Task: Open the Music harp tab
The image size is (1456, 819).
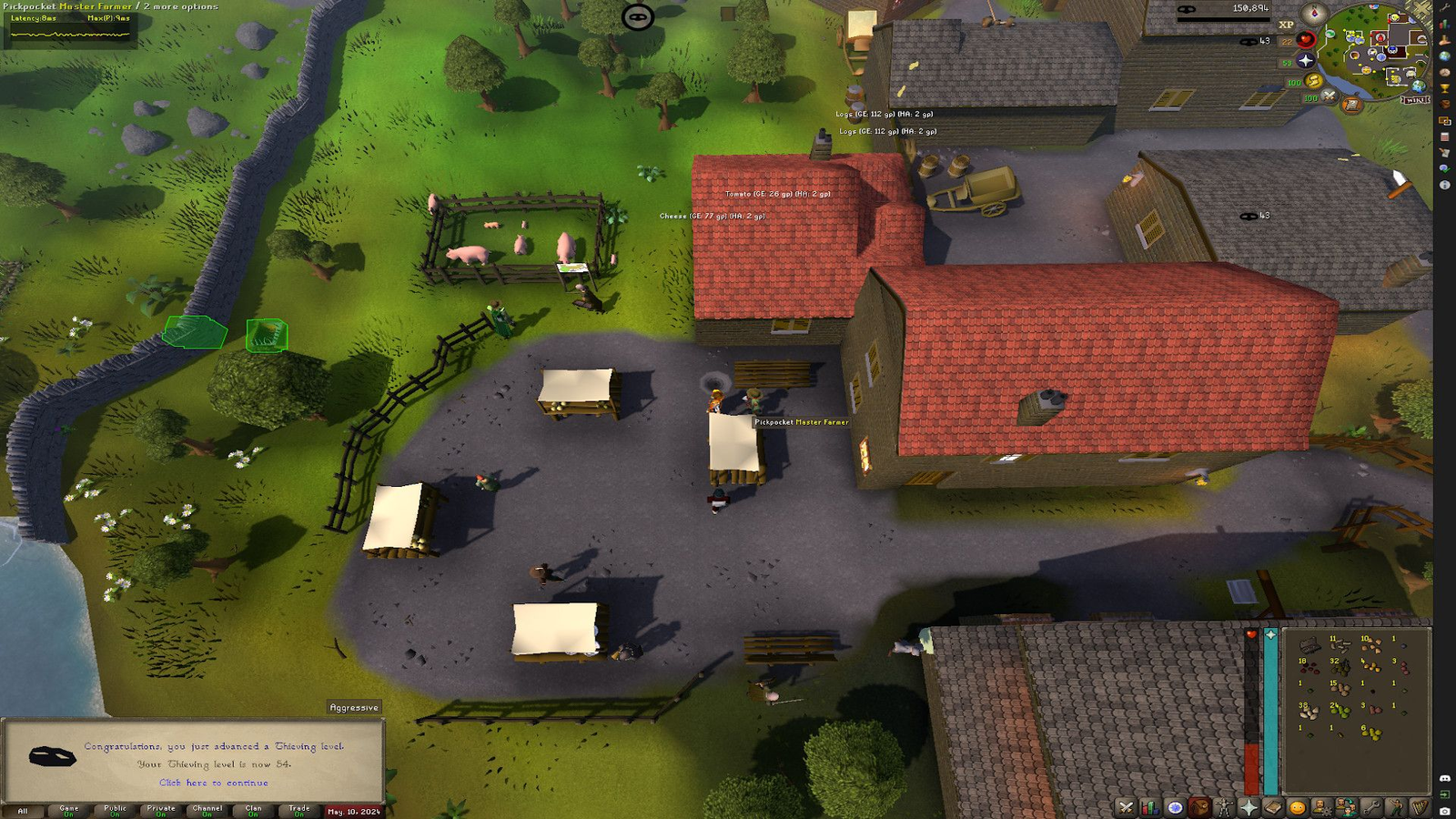Action: [1421, 807]
